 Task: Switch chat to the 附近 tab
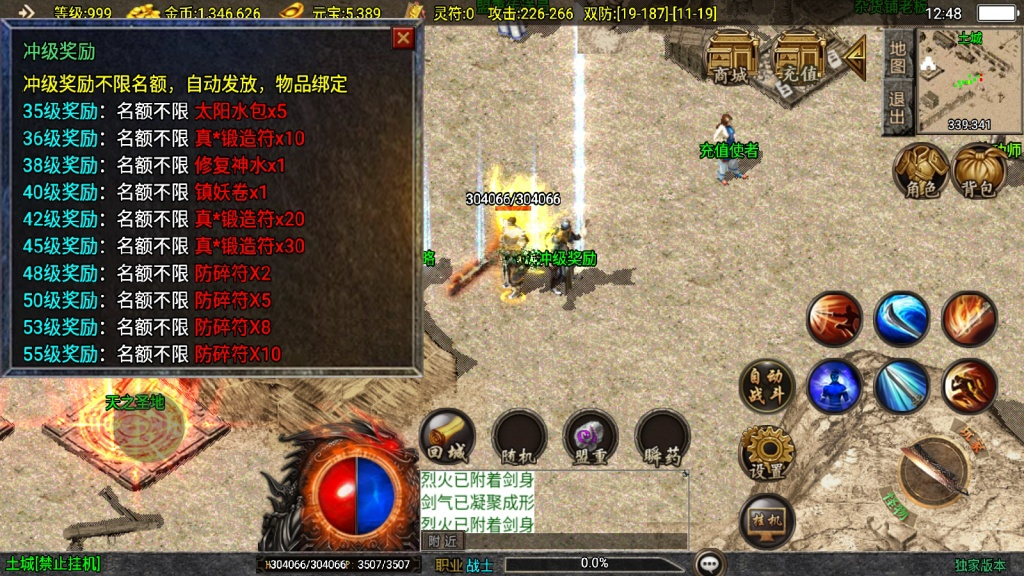[x=443, y=541]
